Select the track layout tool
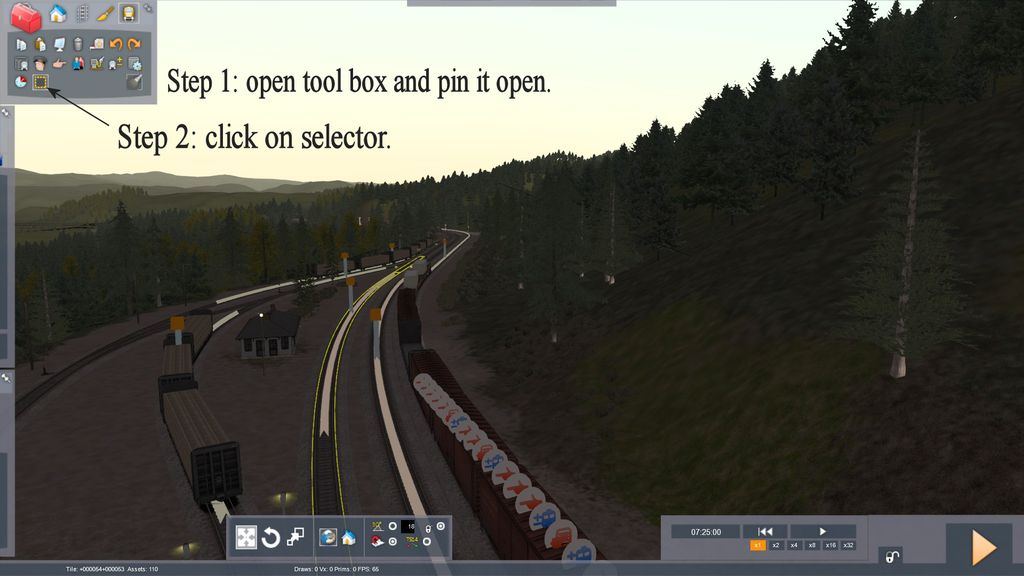This screenshot has width=1024, height=576. [x=82, y=14]
